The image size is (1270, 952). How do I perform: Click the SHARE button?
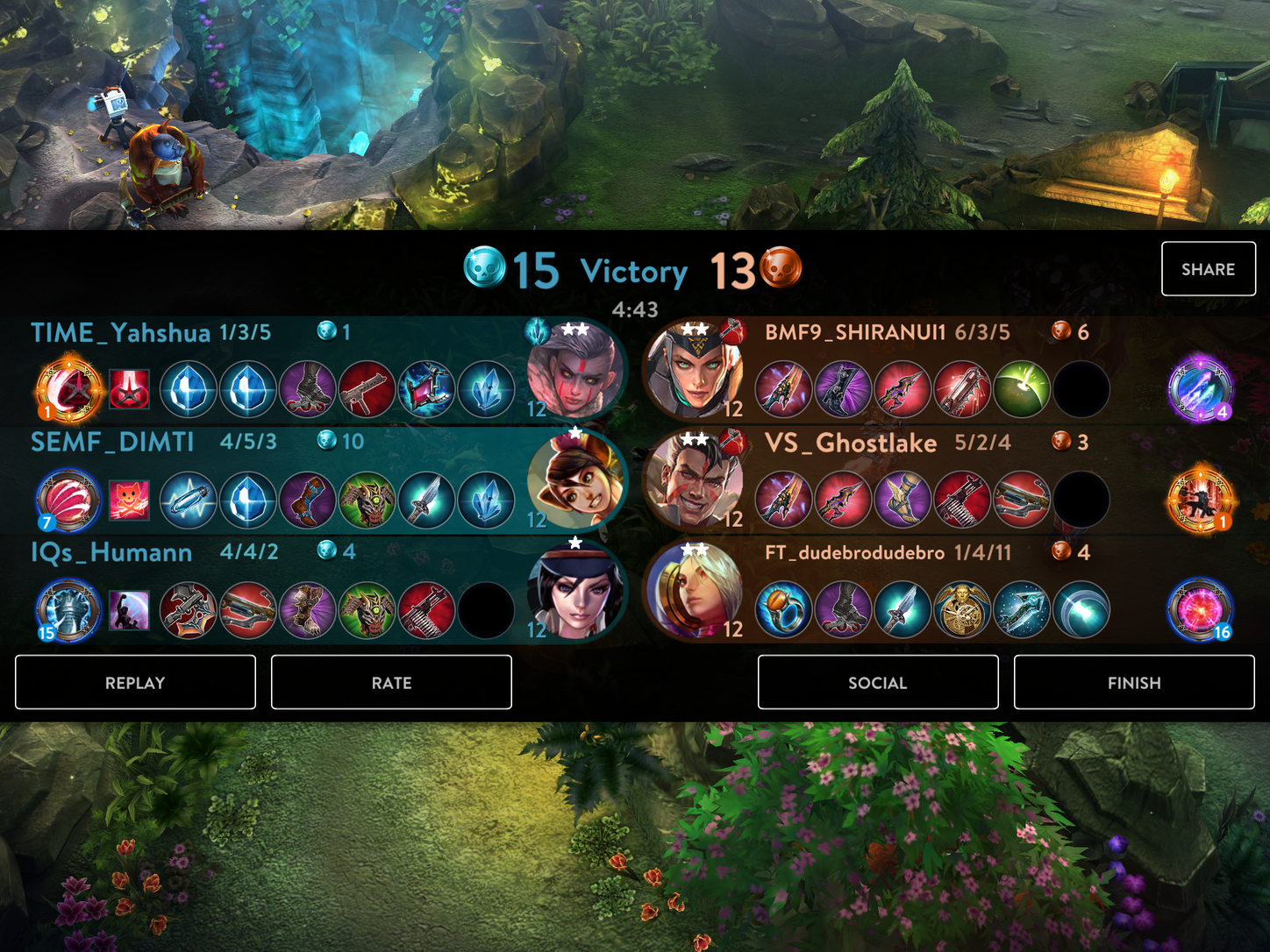pos(1208,269)
